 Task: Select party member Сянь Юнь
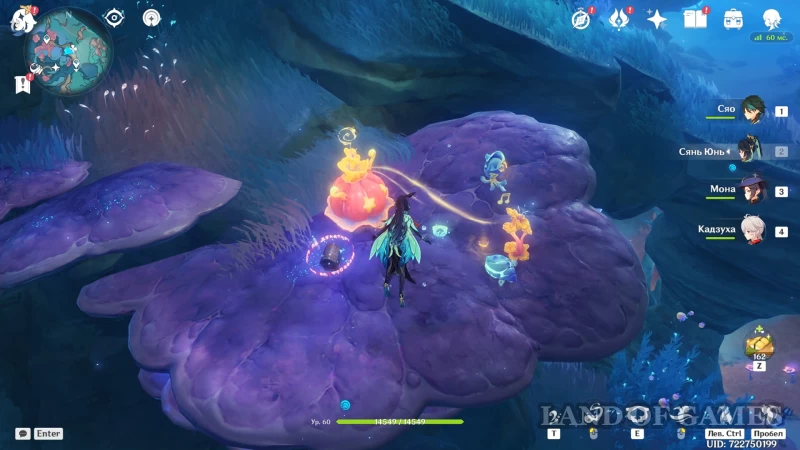pos(752,150)
